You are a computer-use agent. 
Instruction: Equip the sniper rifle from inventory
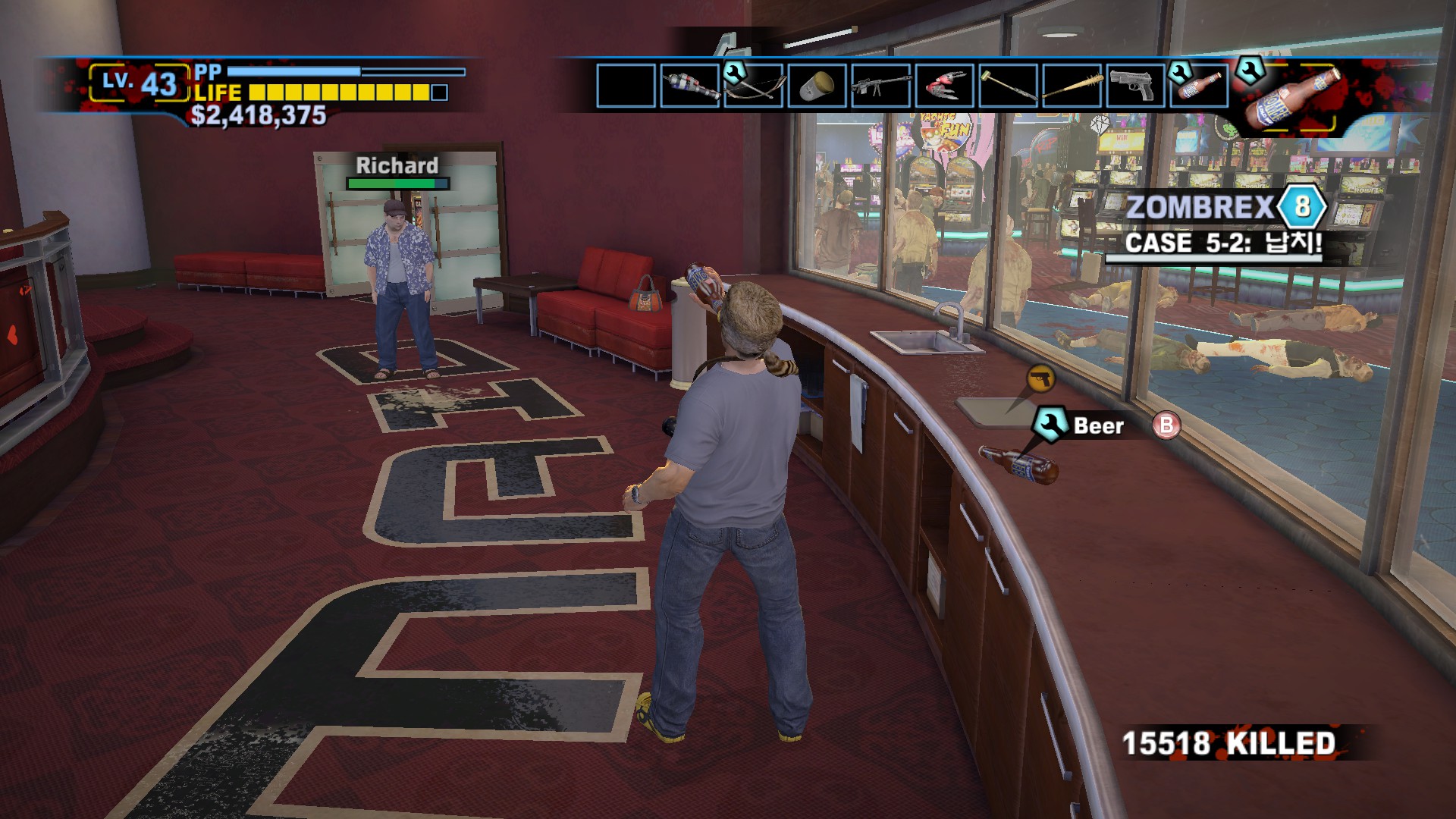881,86
